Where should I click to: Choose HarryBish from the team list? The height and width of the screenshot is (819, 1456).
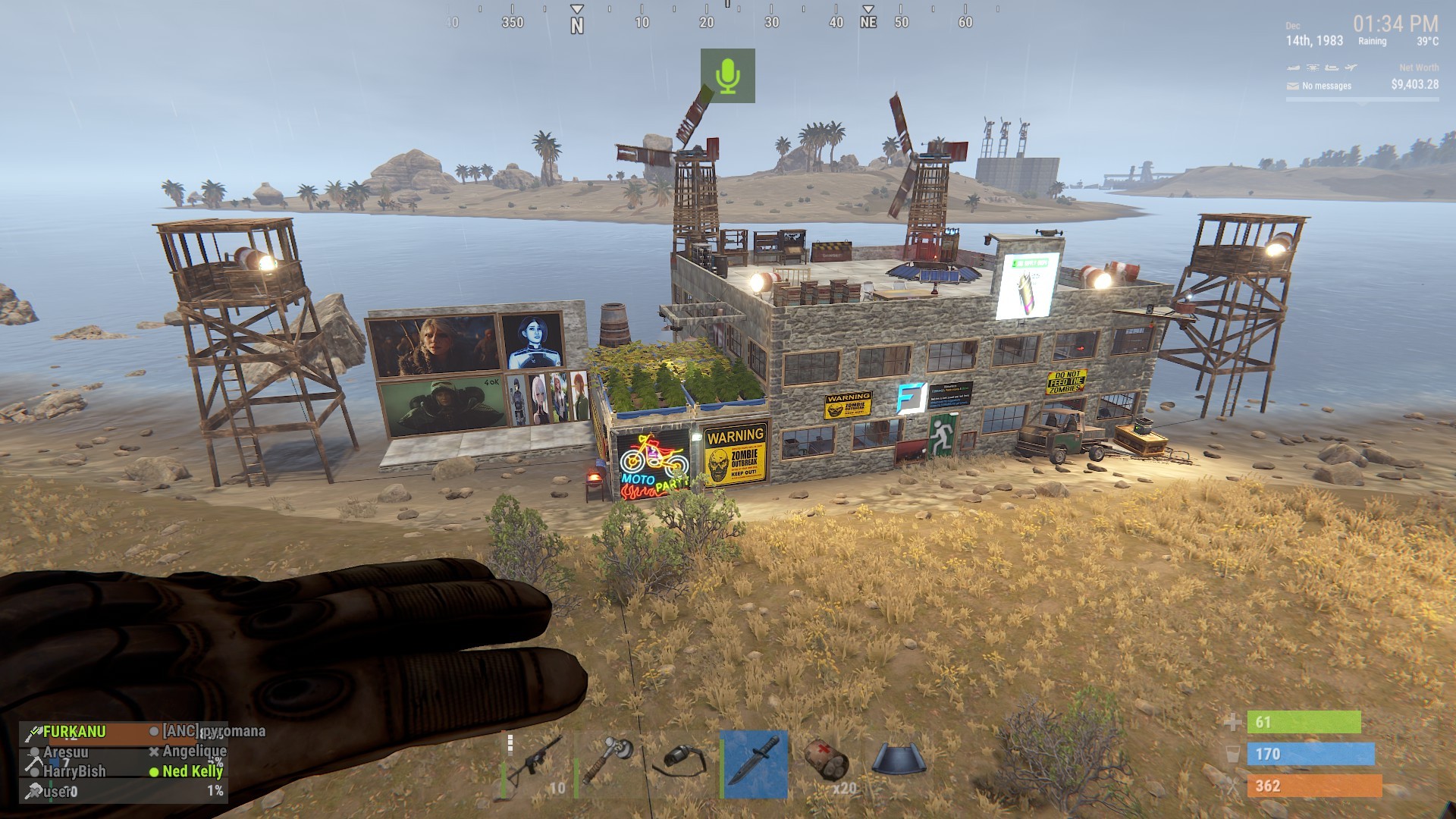[74, 771]
